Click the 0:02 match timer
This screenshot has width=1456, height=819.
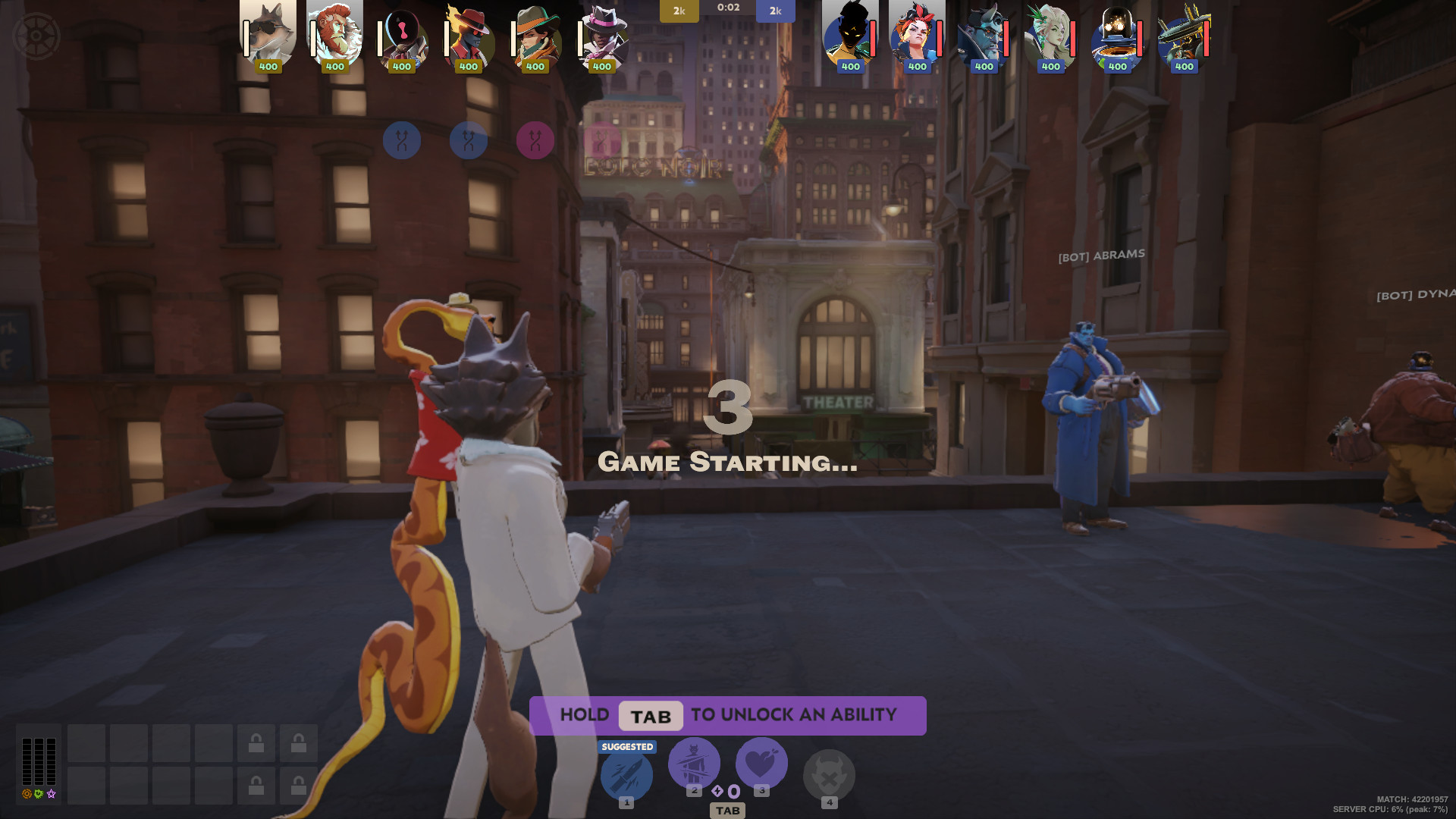728,9
